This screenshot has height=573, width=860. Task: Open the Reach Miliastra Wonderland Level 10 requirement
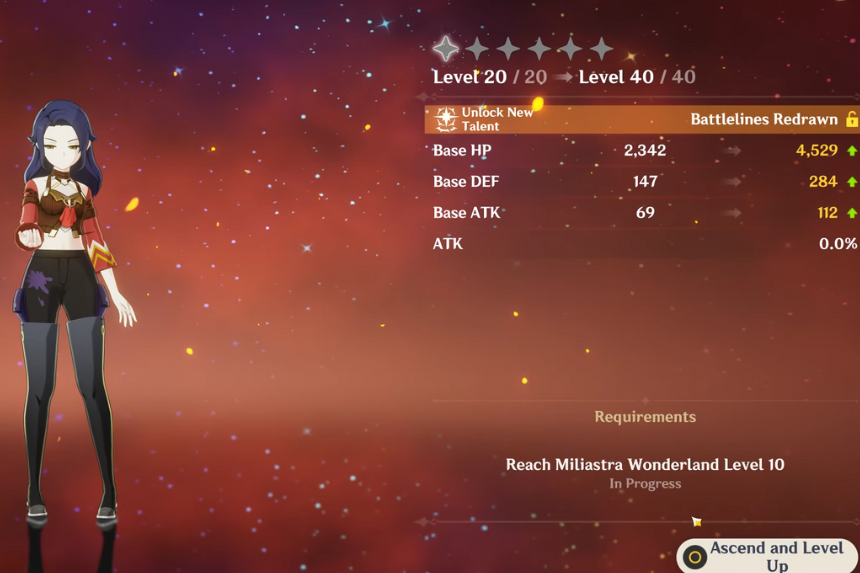(x=645, y=464)
